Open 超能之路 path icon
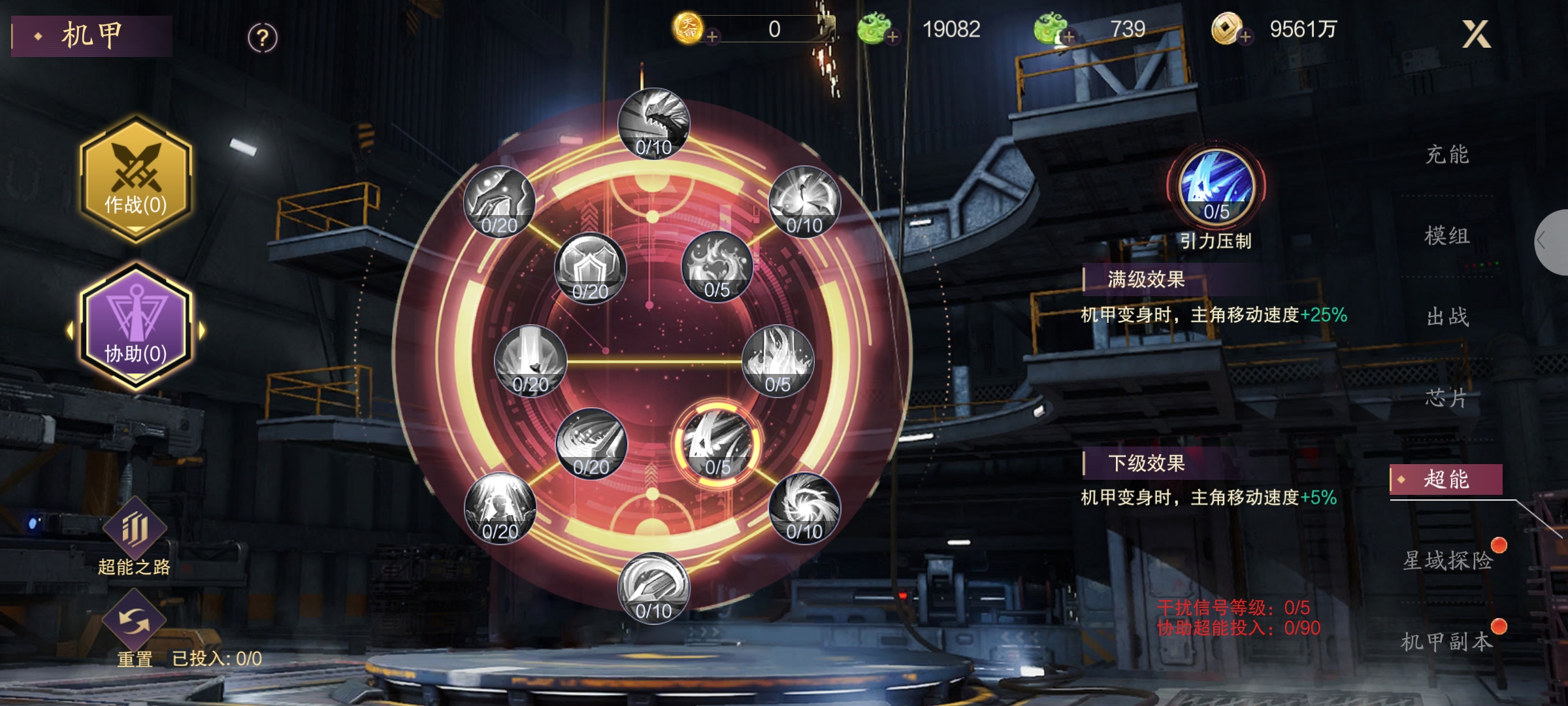 (134, 531)
